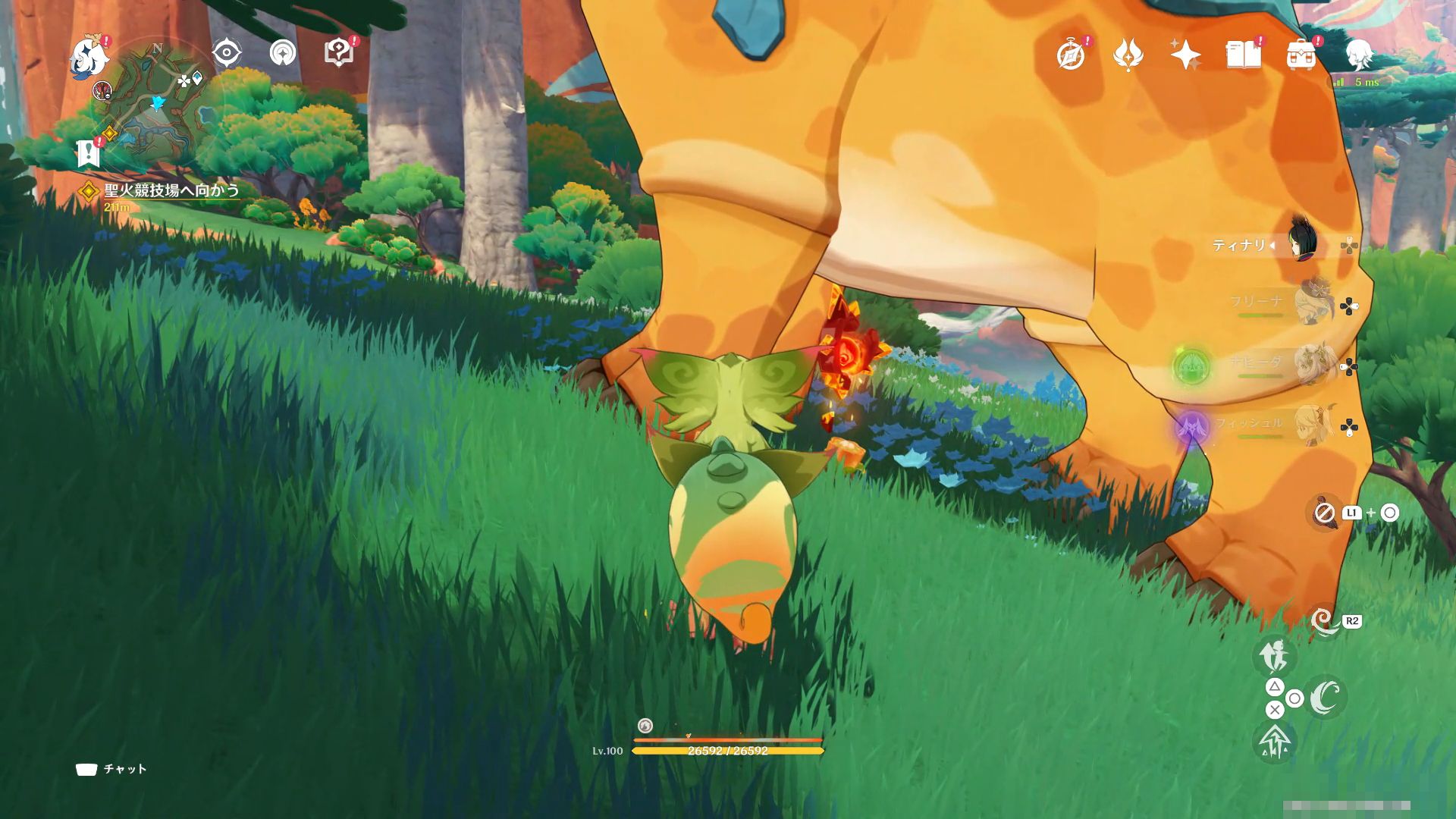The width and height of the screenshot is (1456, 819).
Task: Open the adventurer handbook book icon
Action: pos(1243,55)
